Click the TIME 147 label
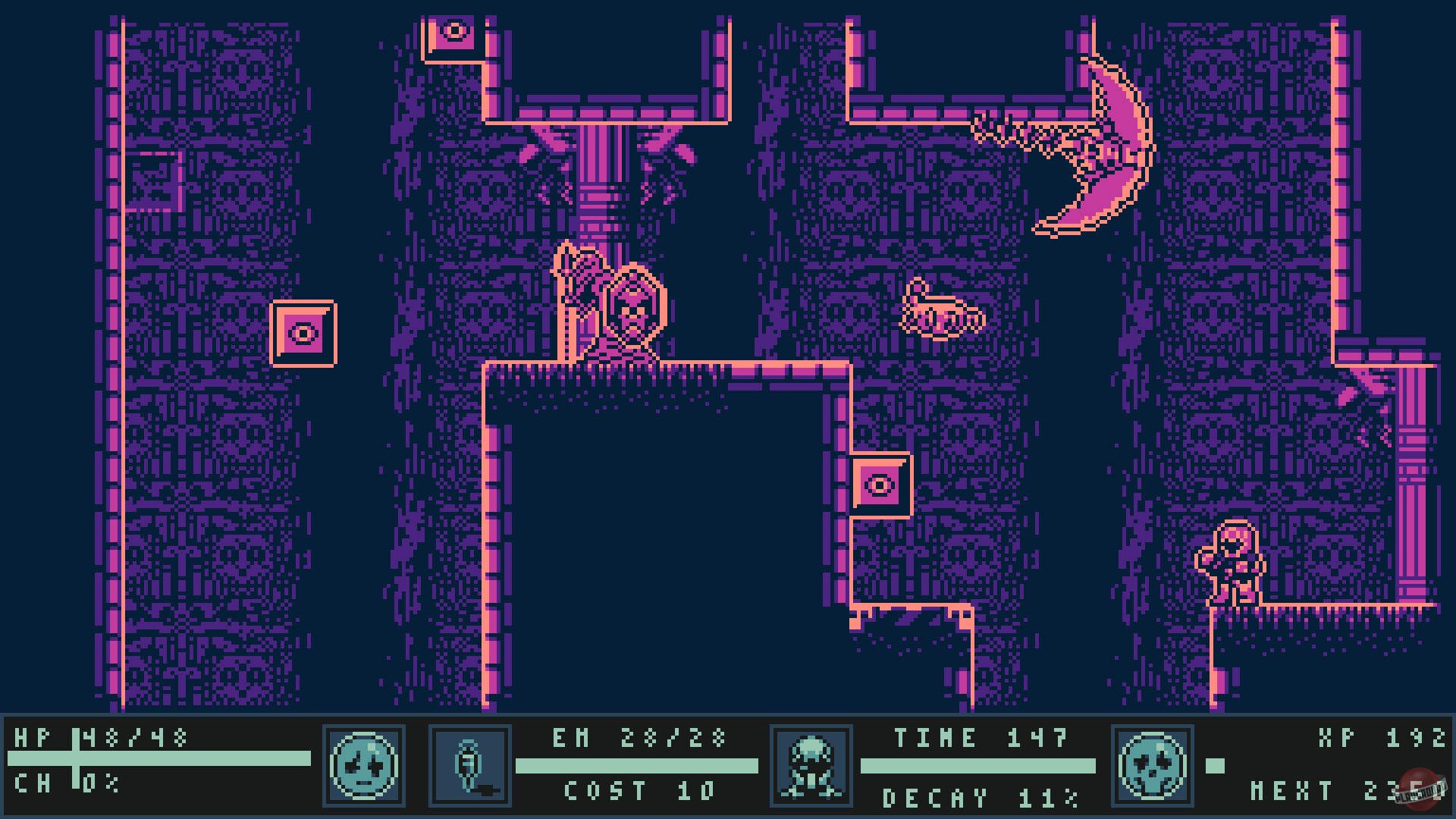 coord(982,737)
